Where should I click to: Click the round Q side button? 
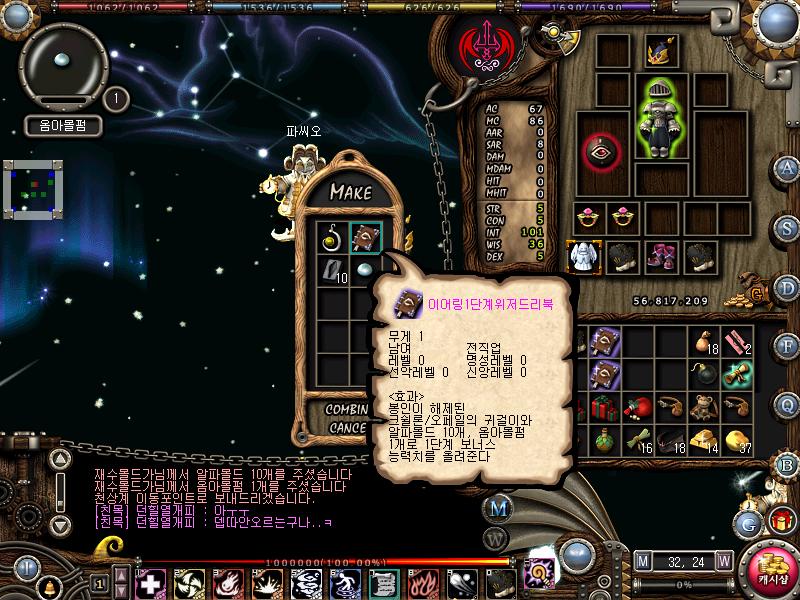tap(787, 404)
